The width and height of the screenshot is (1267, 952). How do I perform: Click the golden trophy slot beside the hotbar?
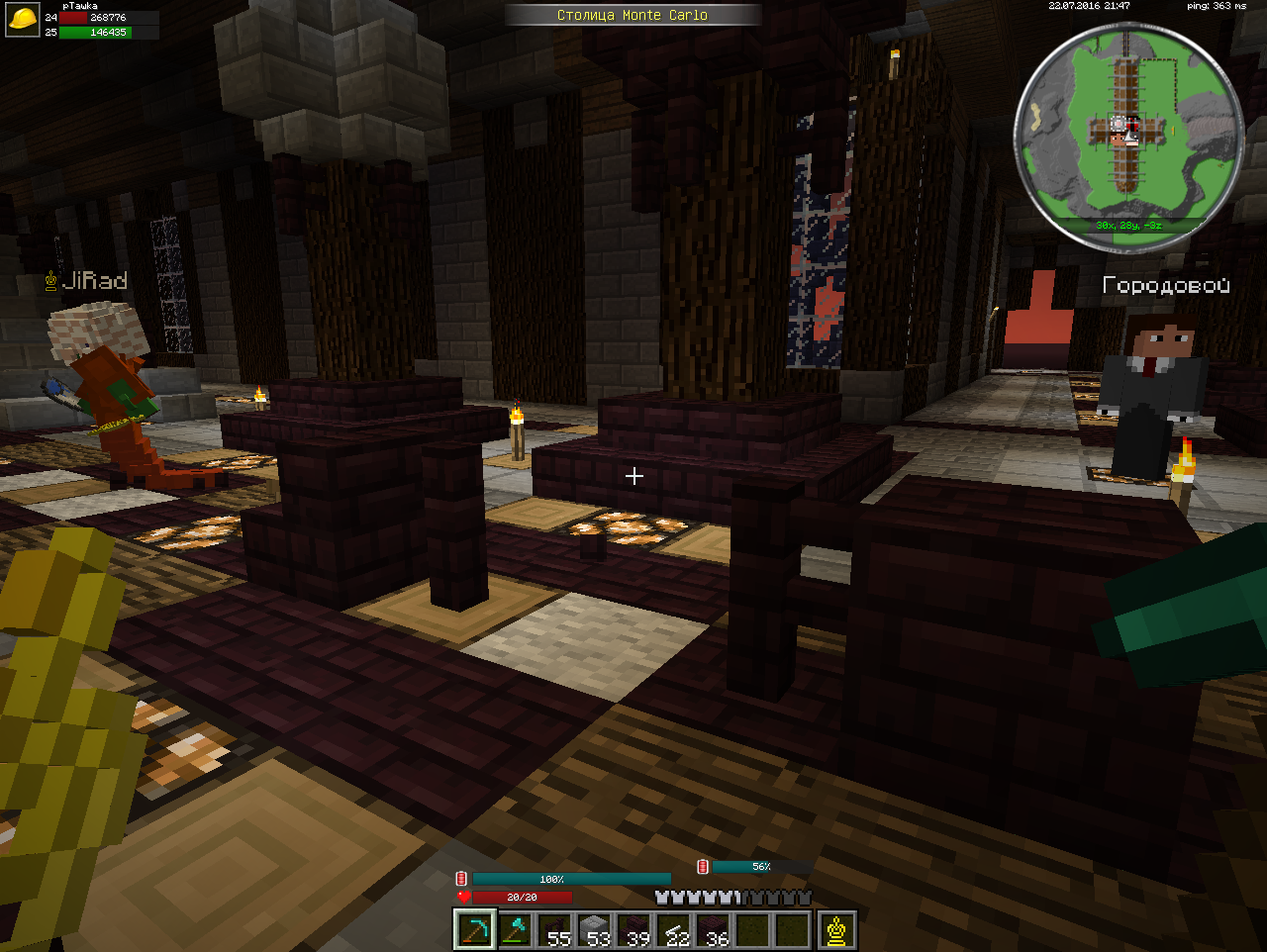tap(837, 930)
